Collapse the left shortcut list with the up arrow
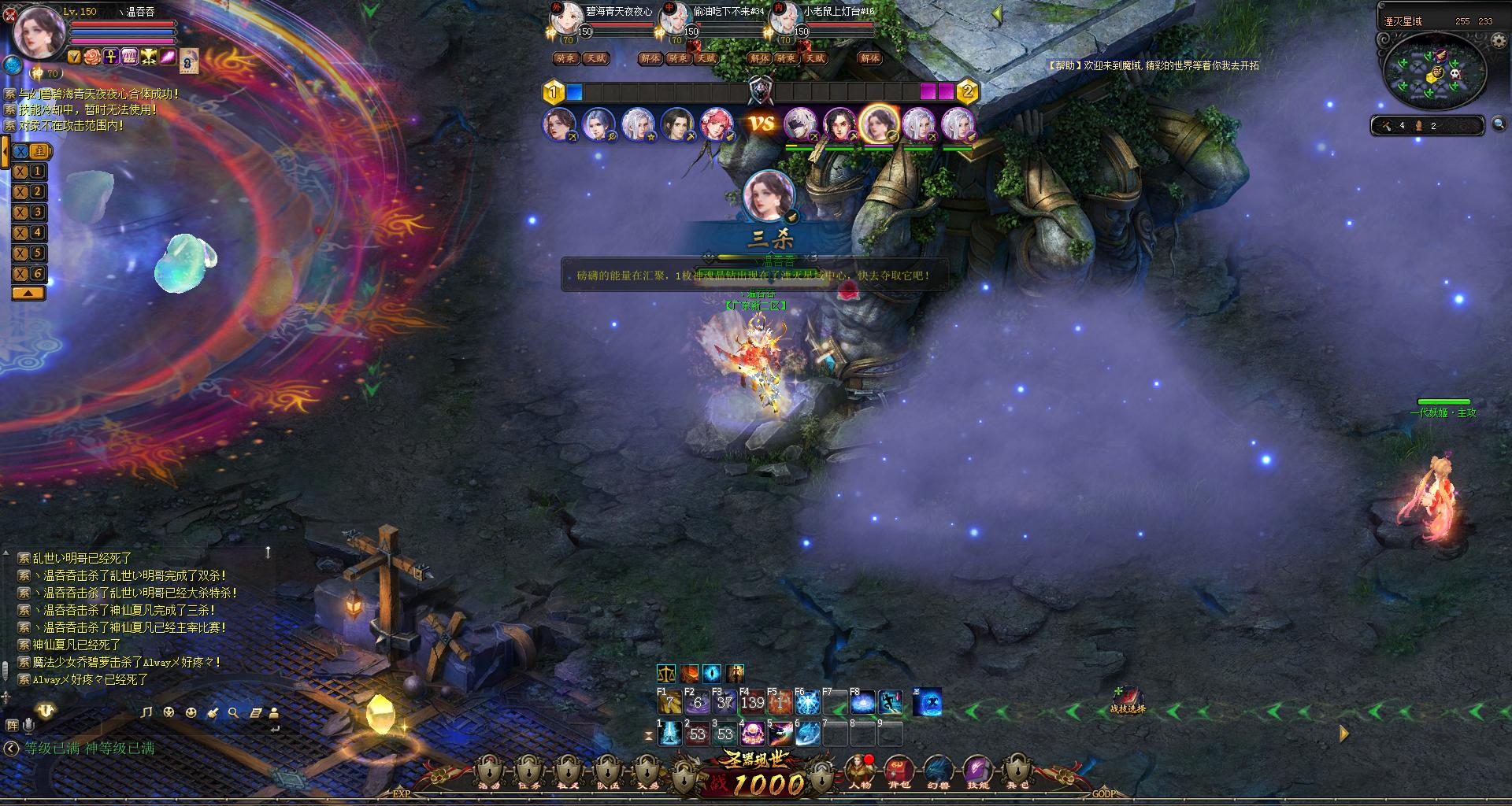Image resolution: width=1512 pixels, height=806 pixels. [28, 293]
